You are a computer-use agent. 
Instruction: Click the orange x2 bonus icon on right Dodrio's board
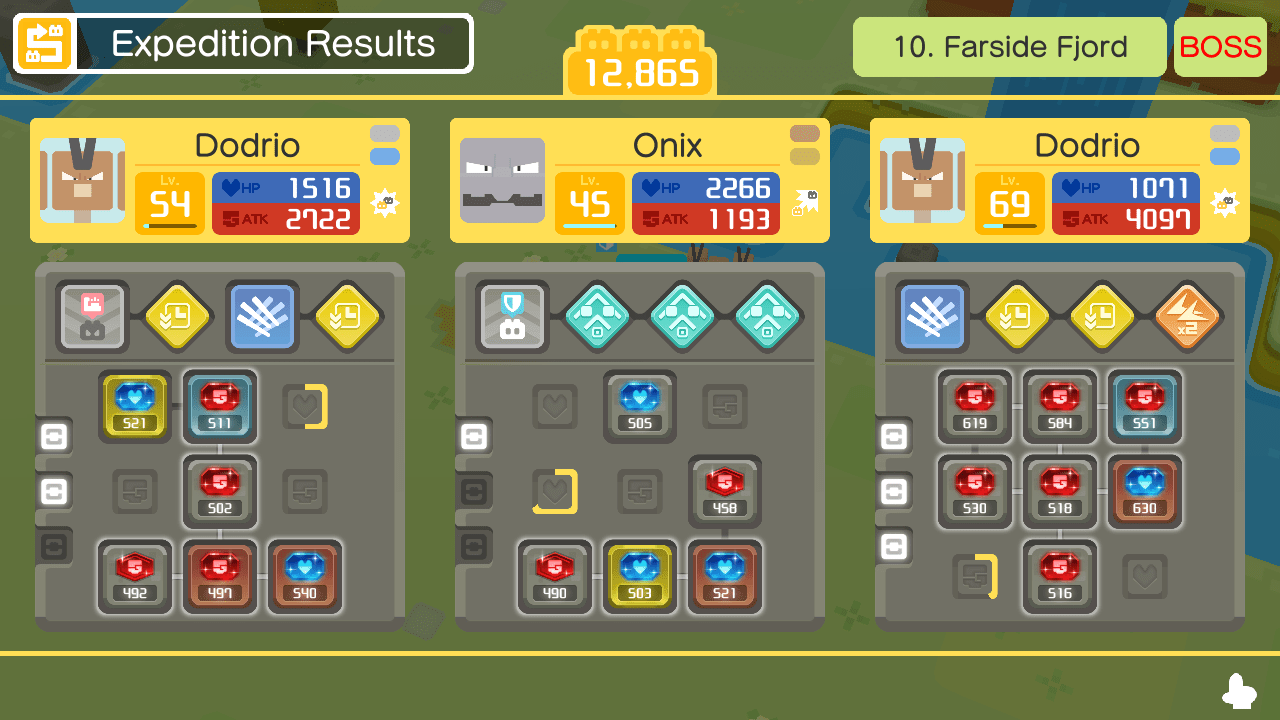pyautogui.click(x=1186, y=318)
